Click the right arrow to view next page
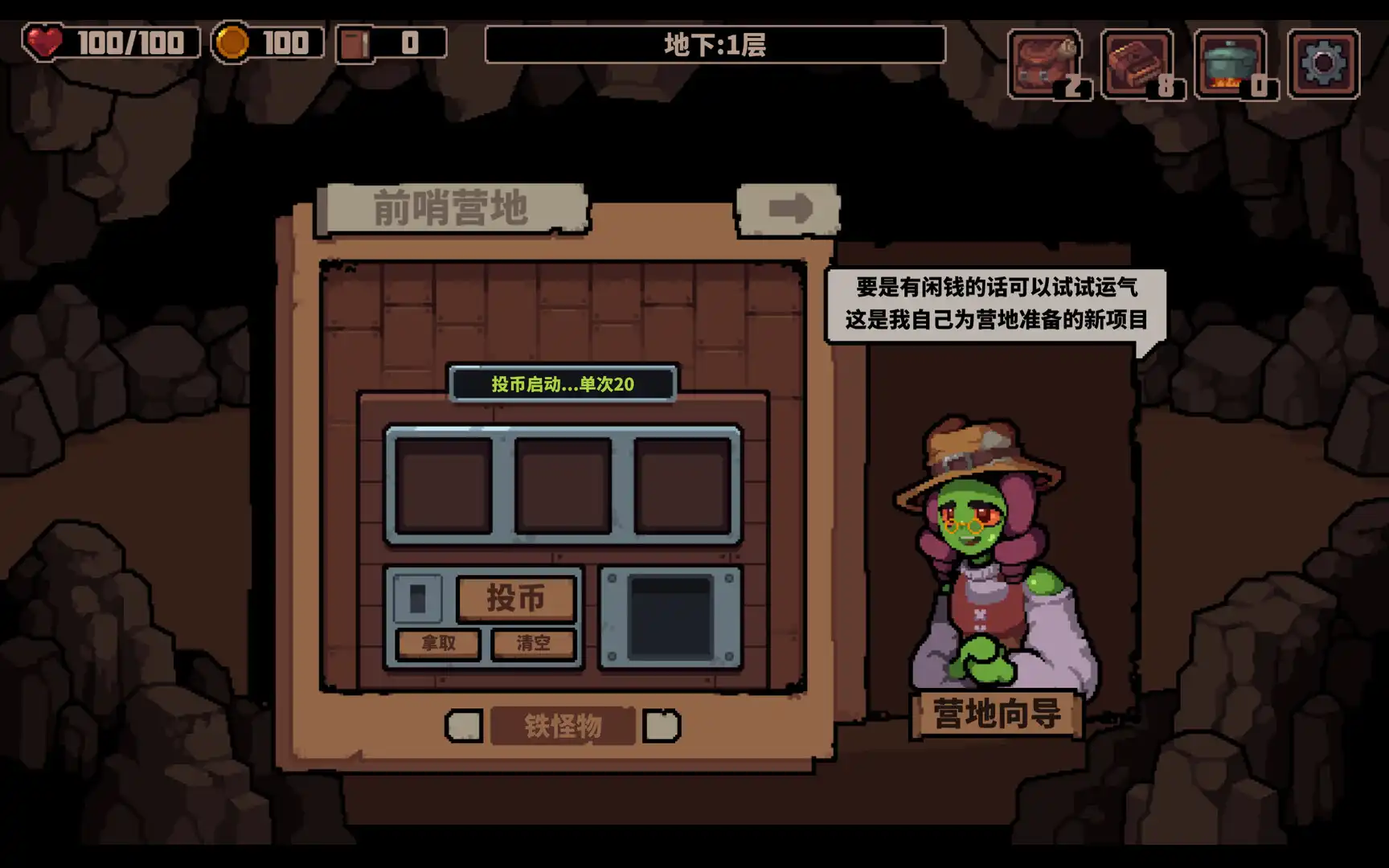This screenshot has width=1389, height=868. 790,211
